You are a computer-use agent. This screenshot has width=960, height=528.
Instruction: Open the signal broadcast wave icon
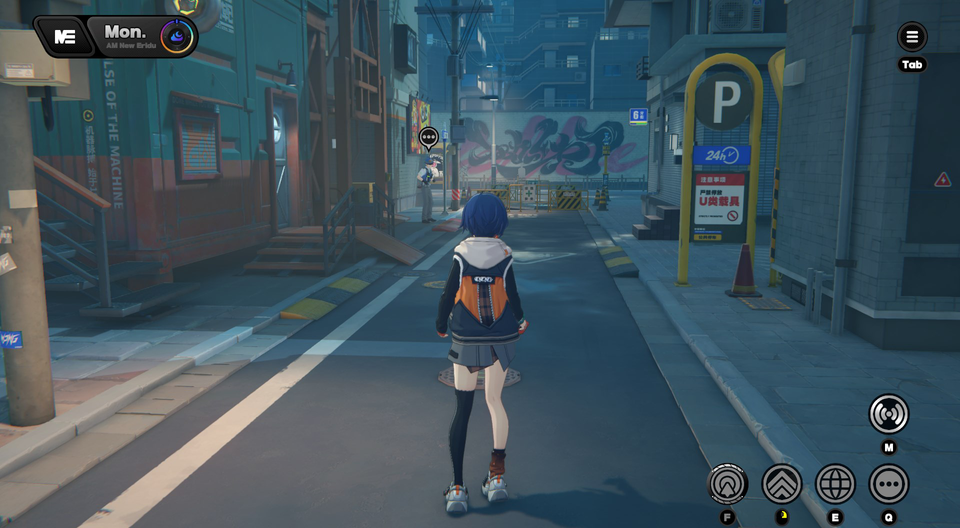pyautogui.click(x=888, y=414)
